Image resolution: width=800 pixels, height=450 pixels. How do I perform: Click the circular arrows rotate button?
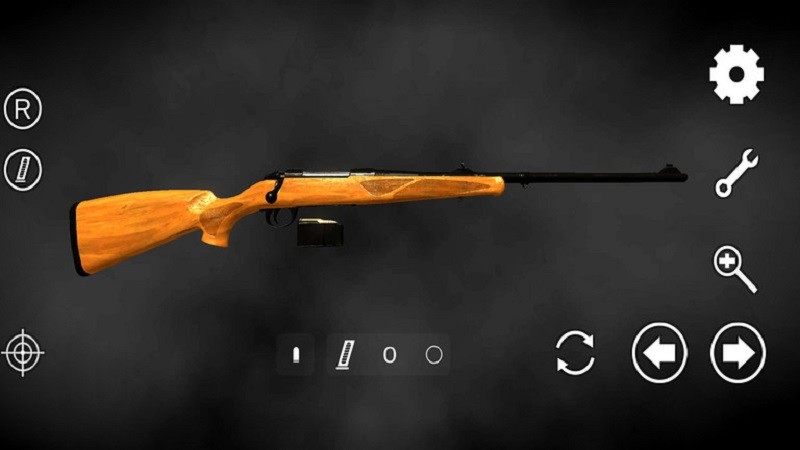click(x=575, y=353)
